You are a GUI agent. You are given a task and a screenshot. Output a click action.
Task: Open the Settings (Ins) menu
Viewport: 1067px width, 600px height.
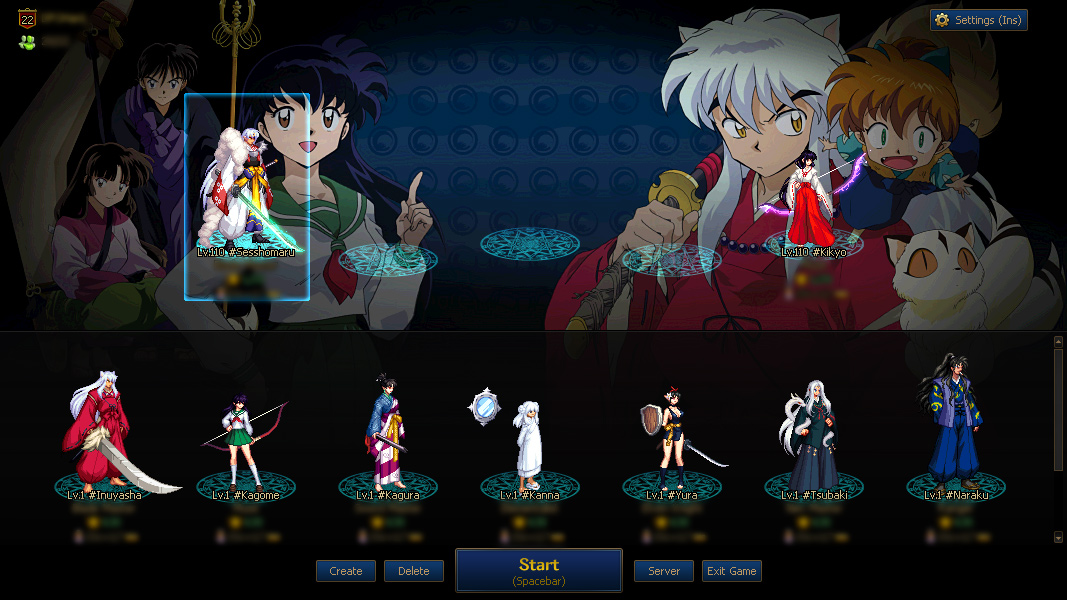[978, 20]
